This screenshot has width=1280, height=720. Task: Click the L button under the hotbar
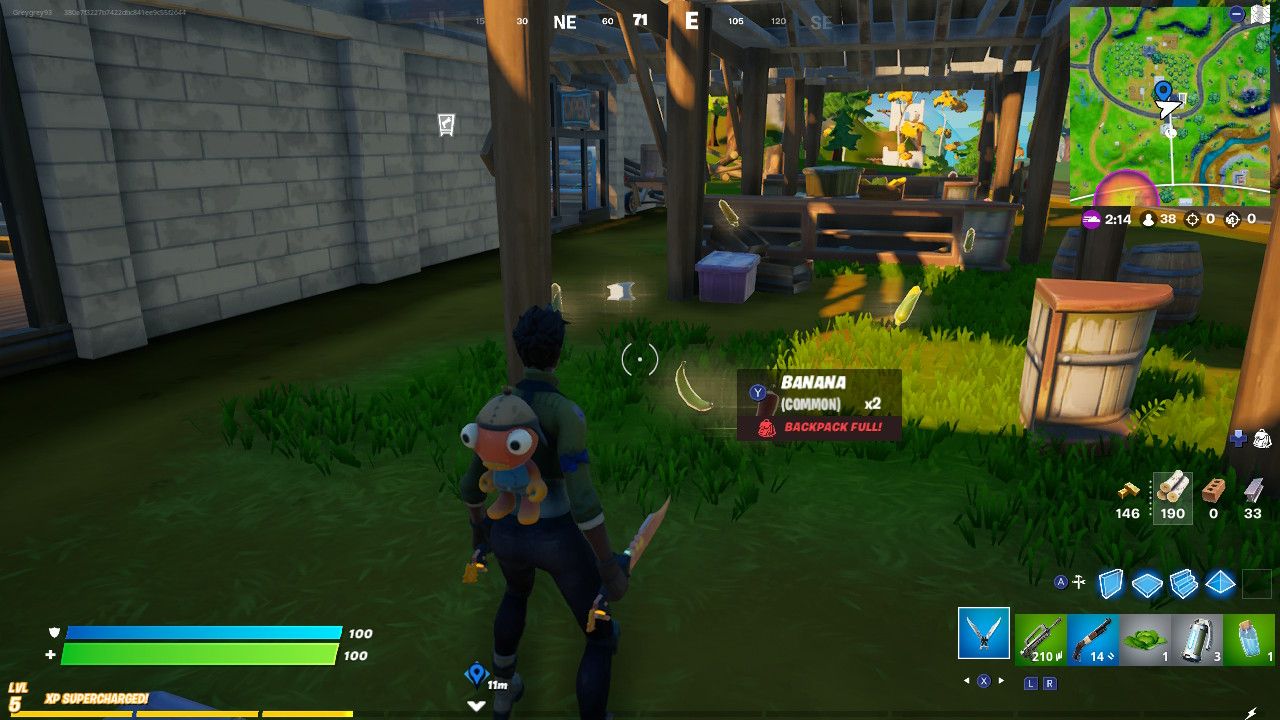(1030, 683)
